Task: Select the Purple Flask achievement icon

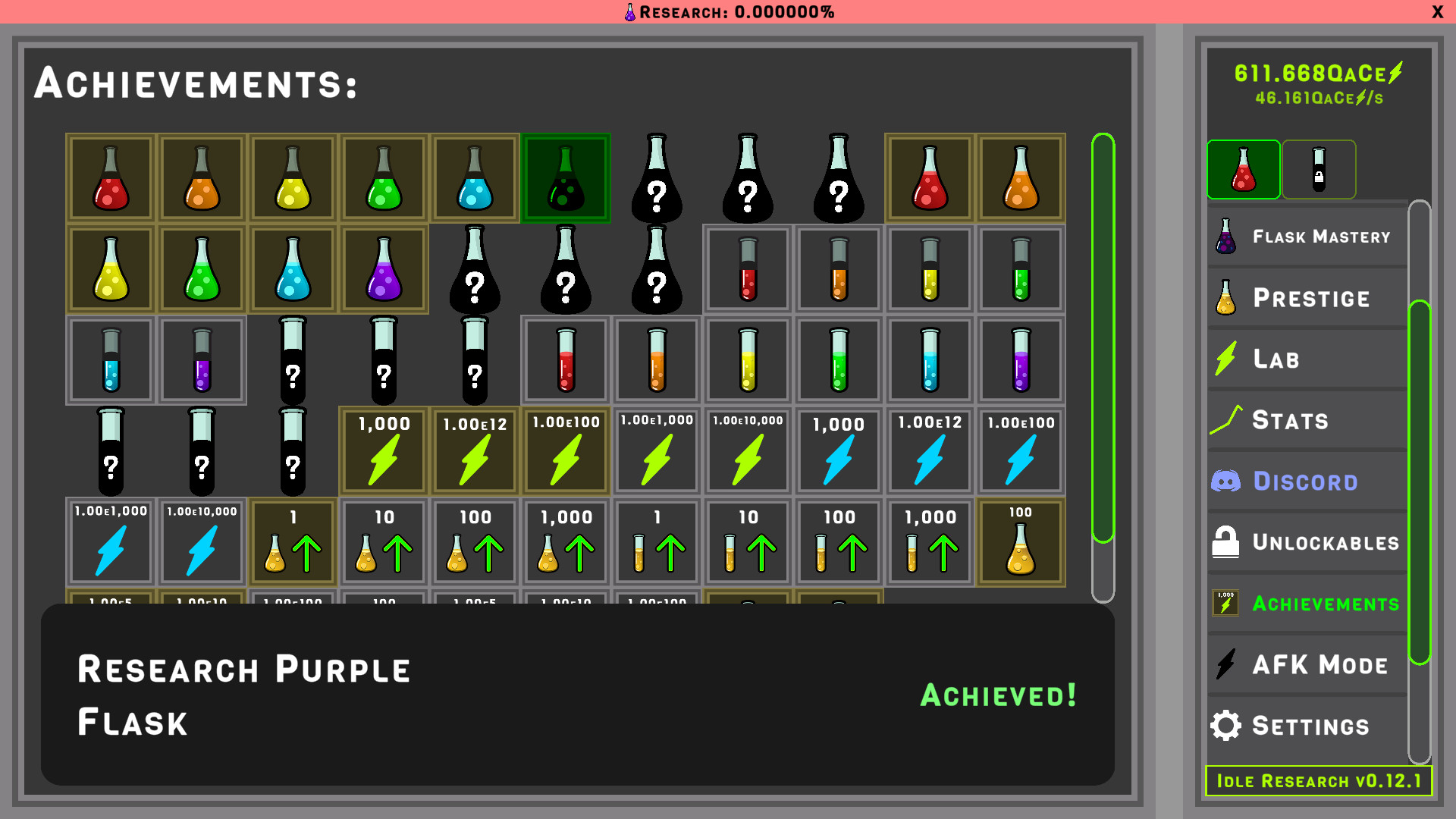Action: point(383,269)
